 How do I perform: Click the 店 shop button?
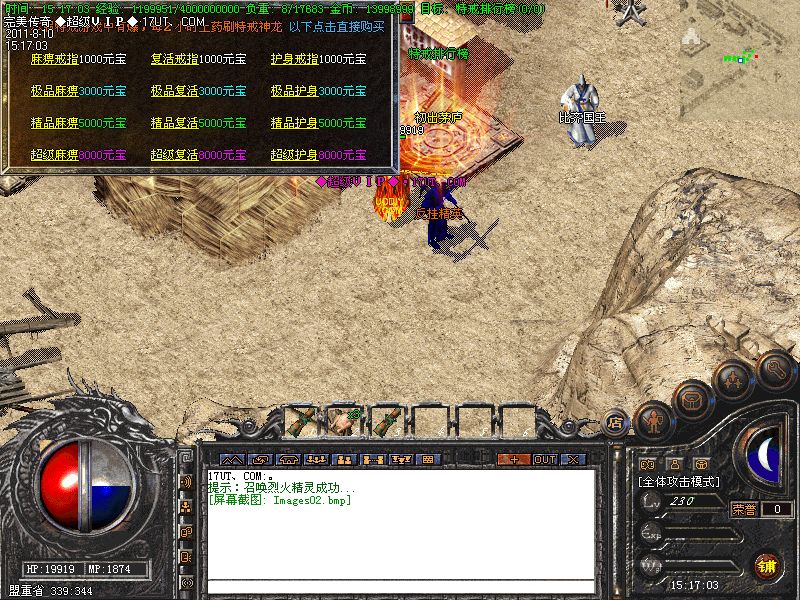coord(616,423)
